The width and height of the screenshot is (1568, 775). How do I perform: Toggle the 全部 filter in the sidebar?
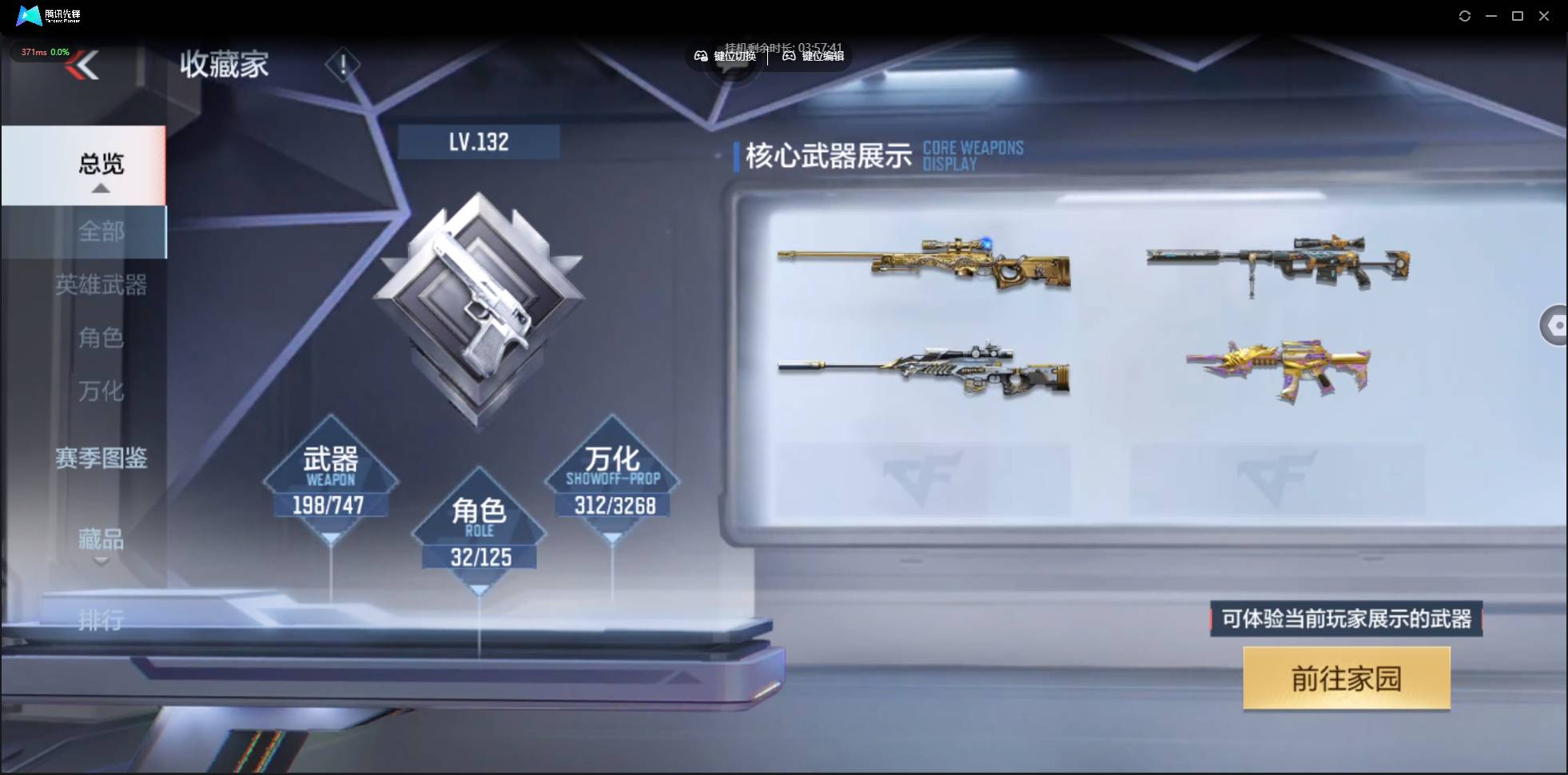(101, 232)
